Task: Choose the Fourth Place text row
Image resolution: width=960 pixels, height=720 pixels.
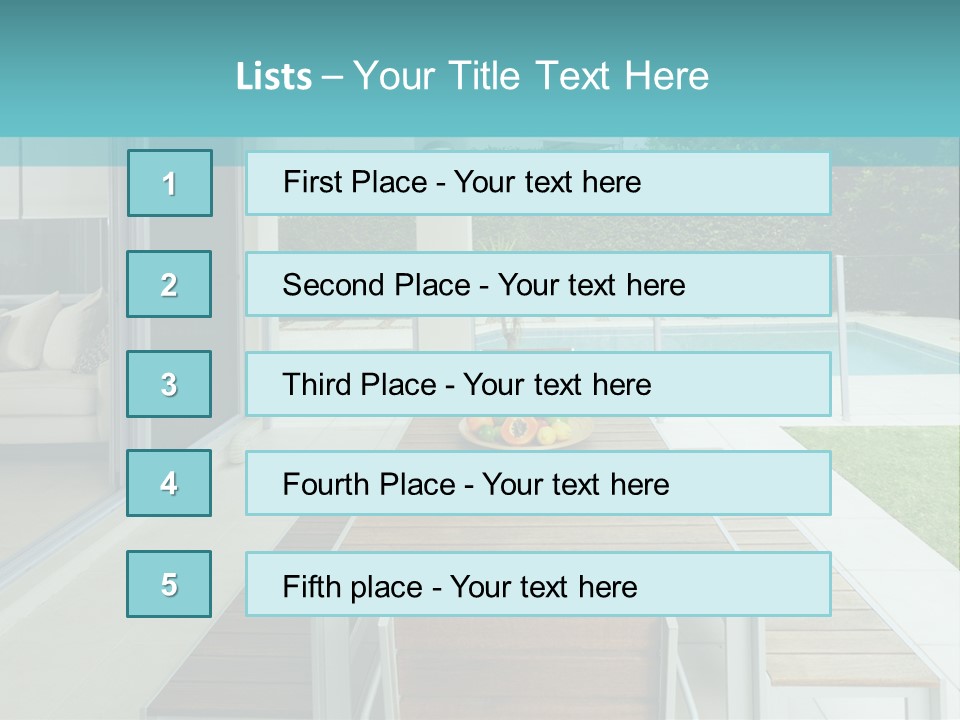Action: coord(538,483)
